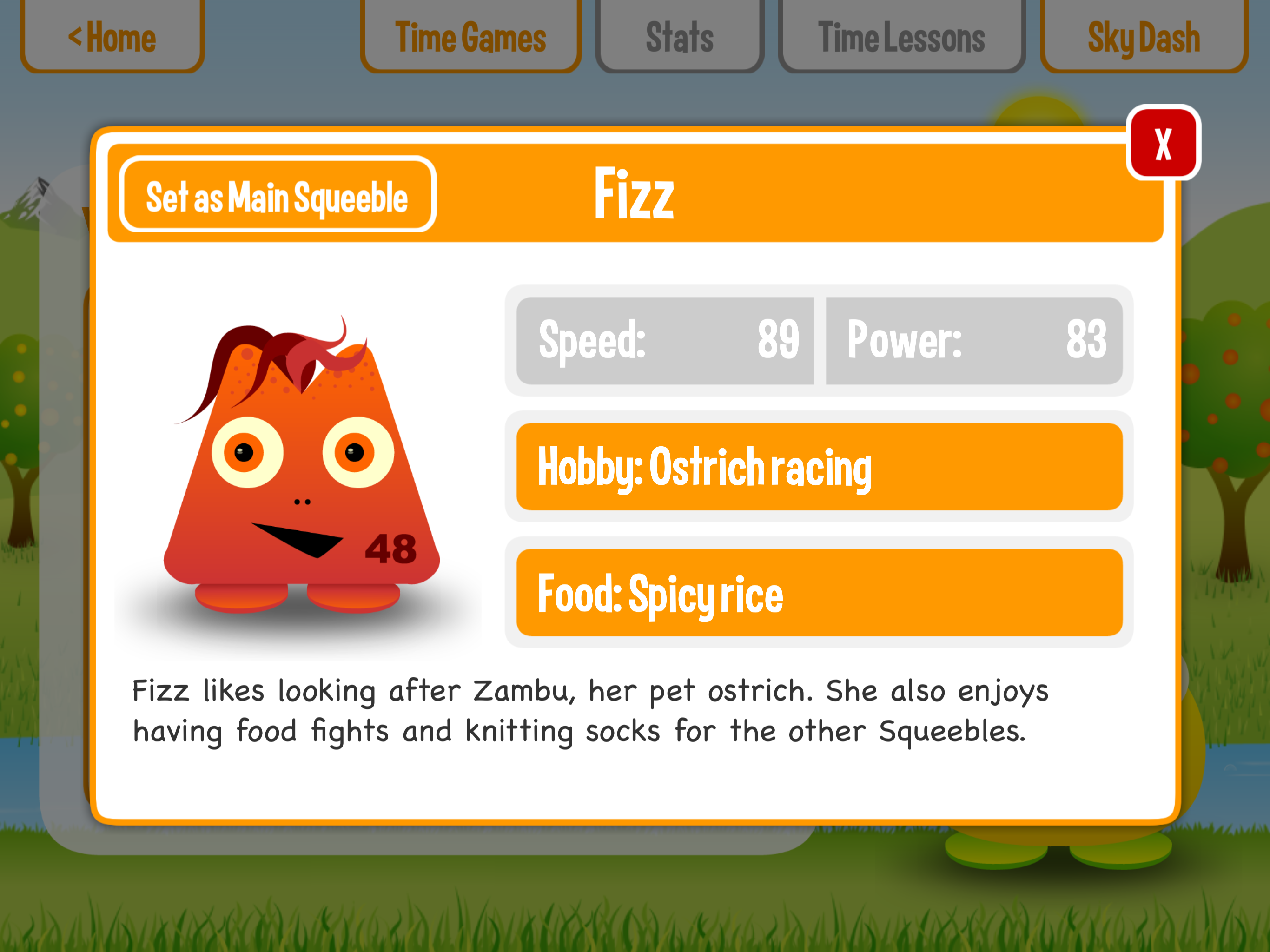Launch the Sky Dash game
This screenshot has height=952, width=1270.
point(1143,37)
